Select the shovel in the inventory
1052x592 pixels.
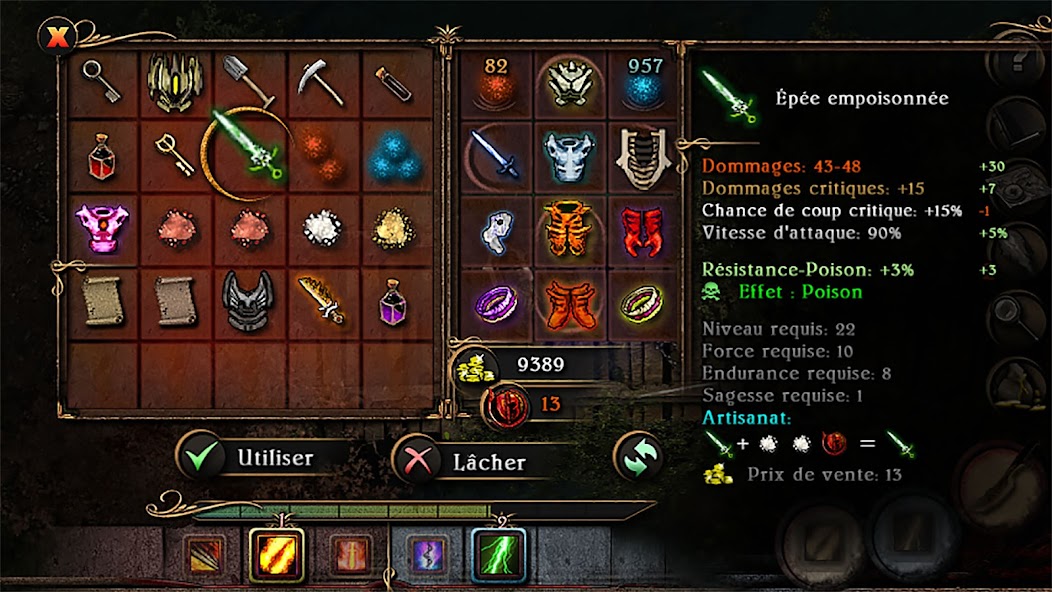(246, 81)
